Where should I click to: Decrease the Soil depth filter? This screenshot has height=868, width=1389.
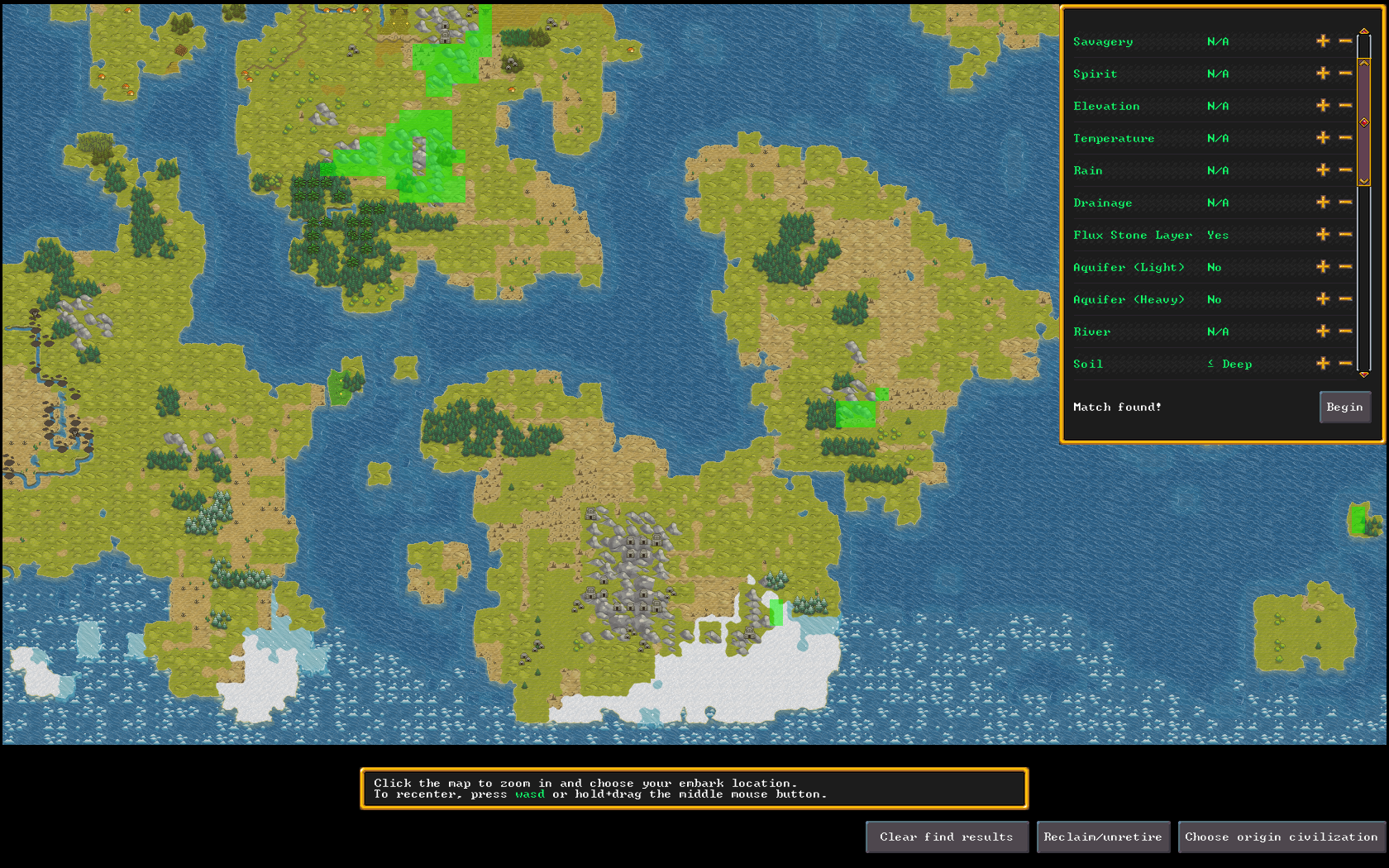click(1345, 364)
